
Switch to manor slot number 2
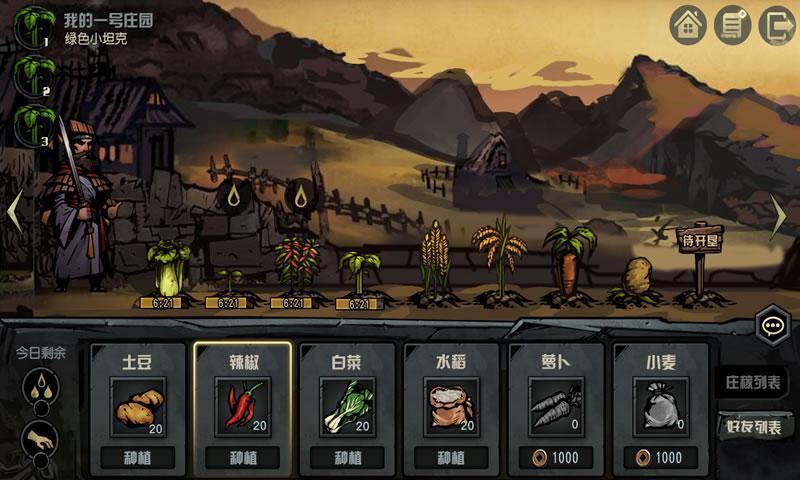[33, 75]
